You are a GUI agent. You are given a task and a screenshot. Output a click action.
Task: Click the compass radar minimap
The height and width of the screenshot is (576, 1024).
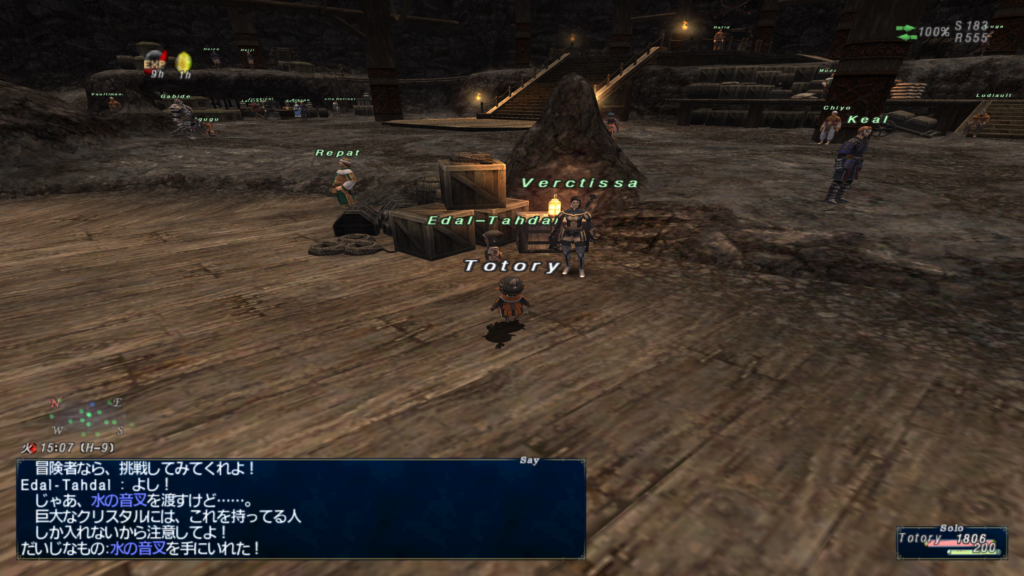(86, 416)
